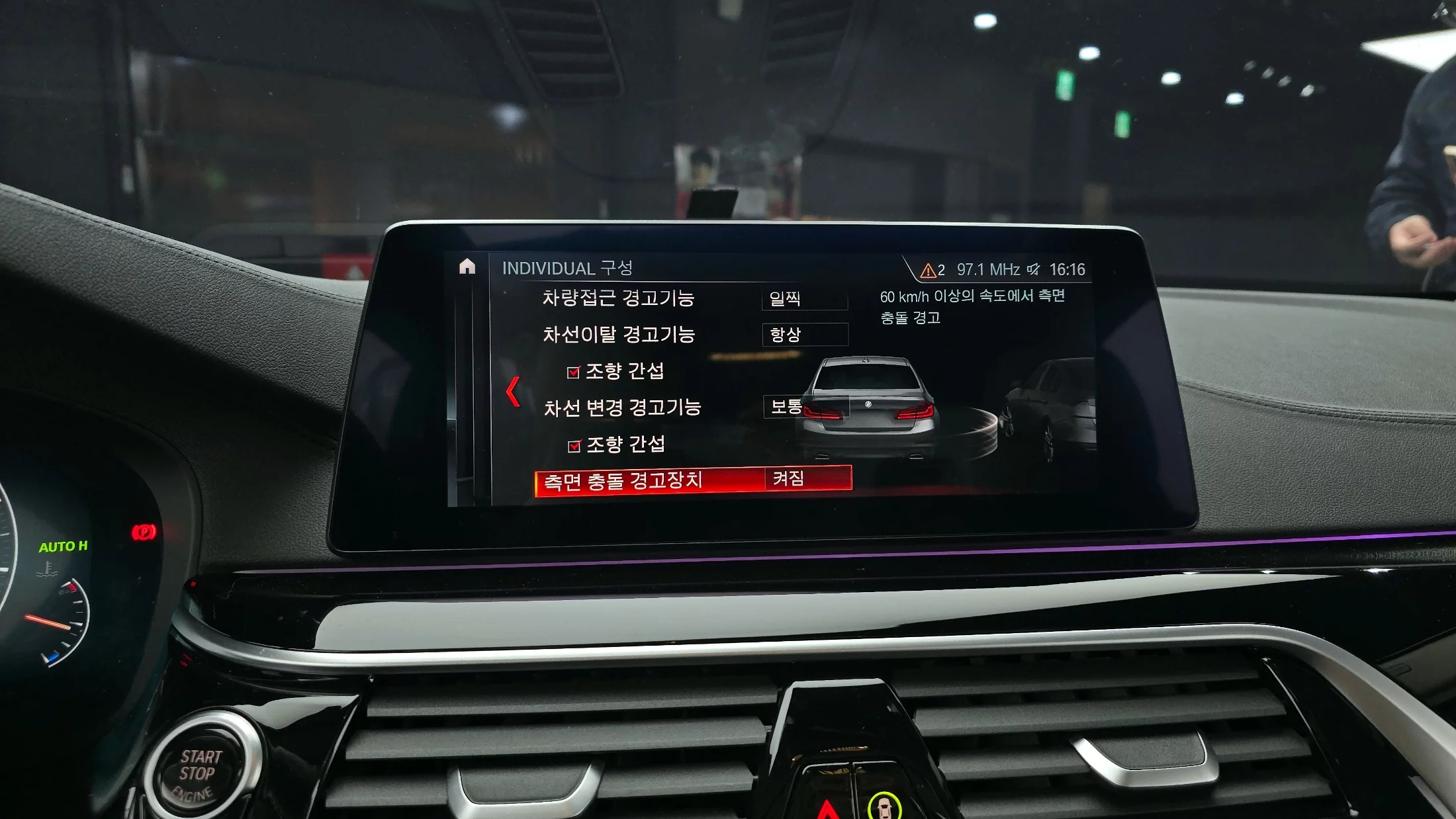Image resolution: width=1456 pixels, height=819 pixels.
Task: Change the 항상 setting value
Action: [x=805, y=335]
